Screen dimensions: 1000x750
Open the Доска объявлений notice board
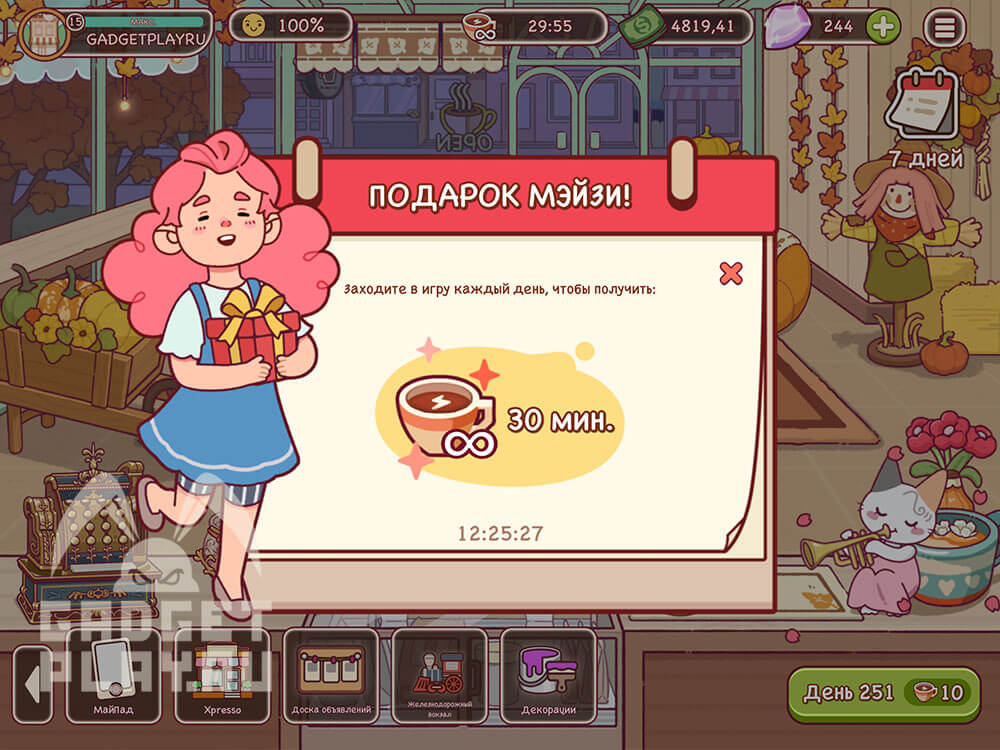pyautogui.click(x=331, y=675)
